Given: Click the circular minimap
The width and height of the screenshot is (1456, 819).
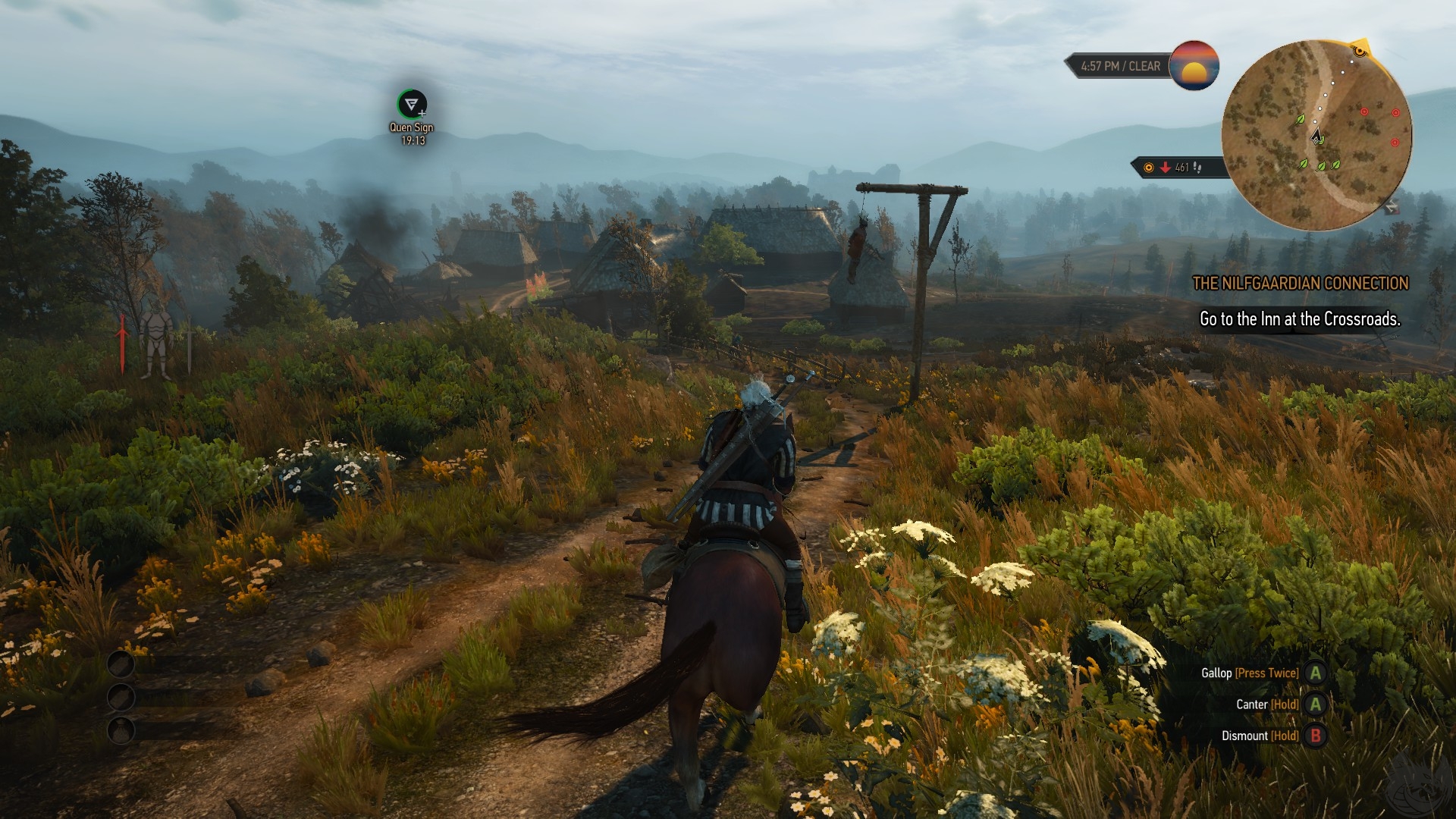Looking at the screenshot, I should (x=1316, y=135).
